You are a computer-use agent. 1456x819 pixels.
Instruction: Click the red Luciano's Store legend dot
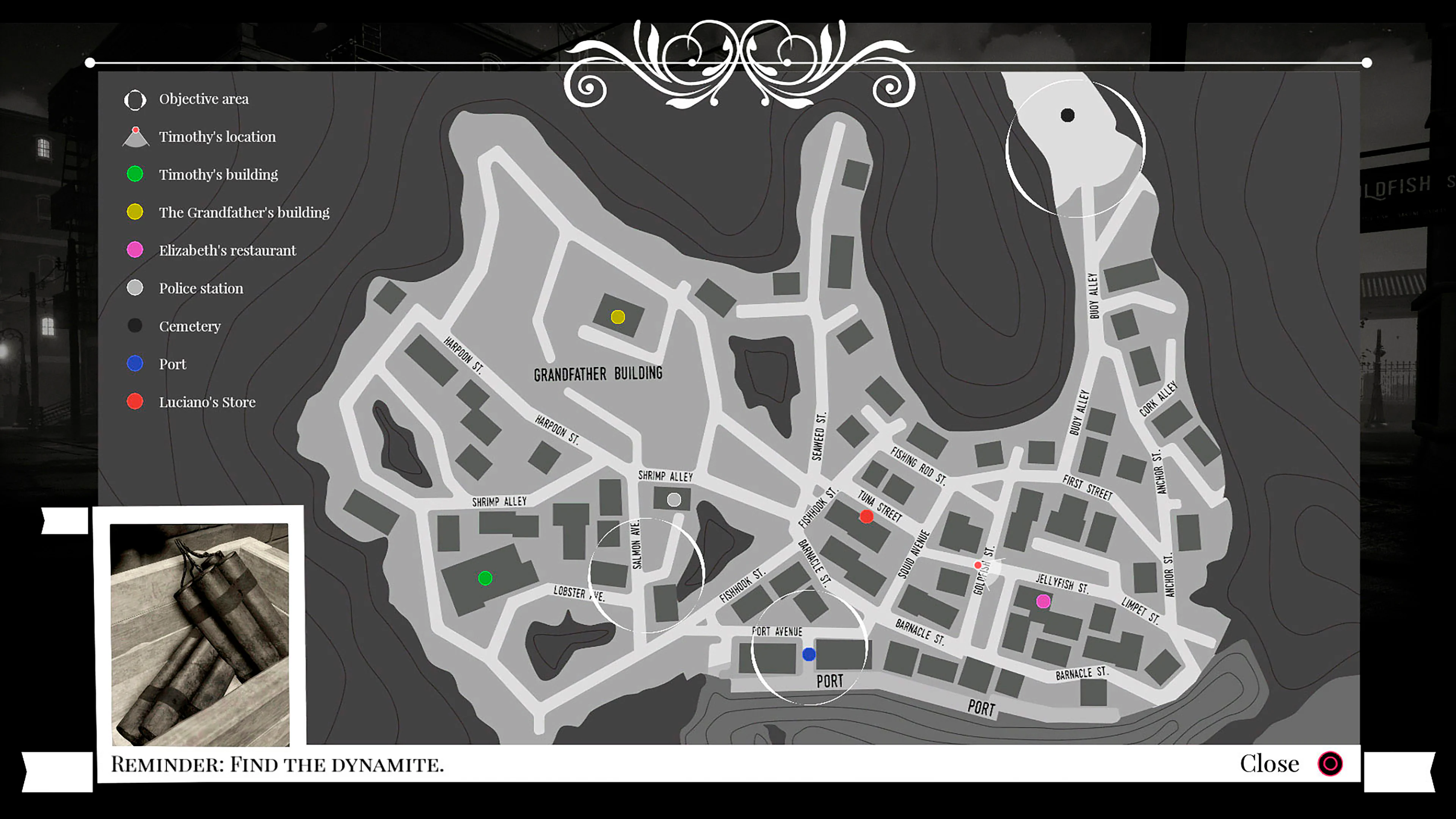coord(135,401)
